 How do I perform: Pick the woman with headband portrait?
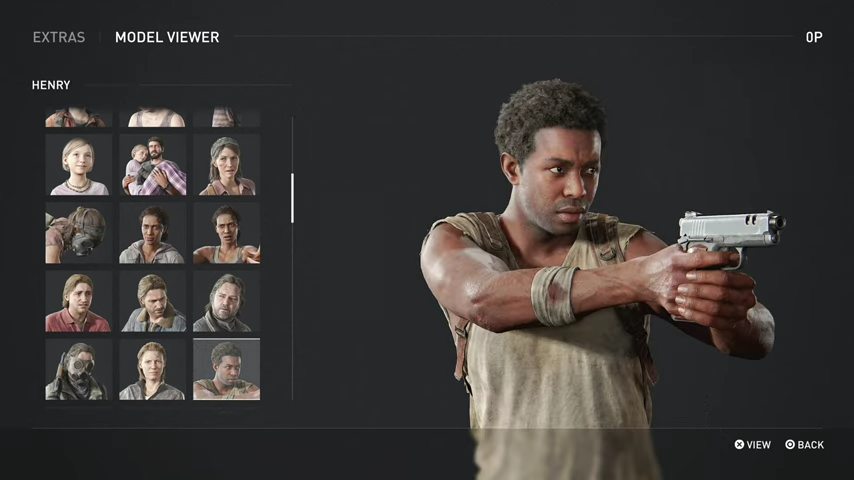tap(226, 165)
